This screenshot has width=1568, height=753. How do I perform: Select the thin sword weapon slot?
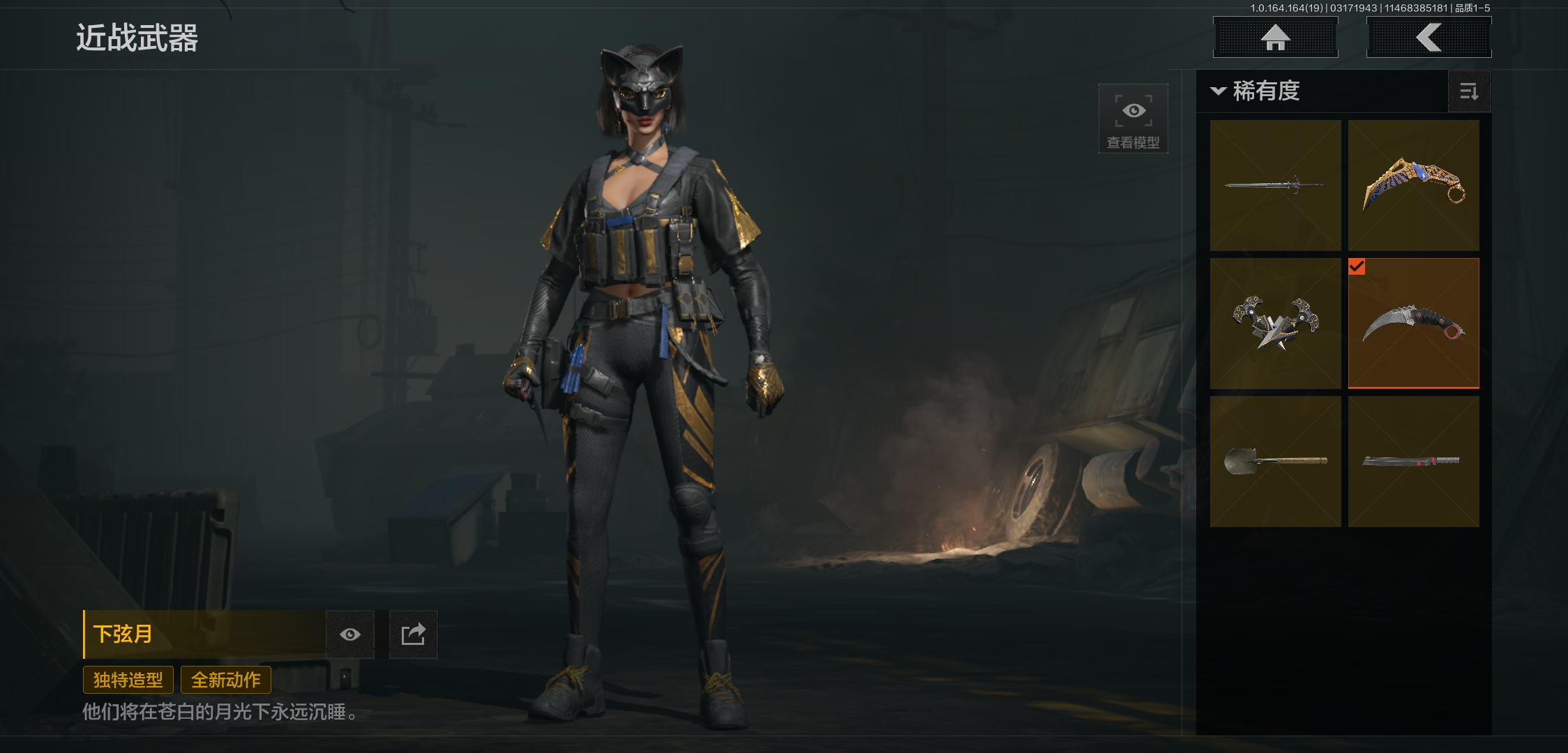[x=1275, y=185]
